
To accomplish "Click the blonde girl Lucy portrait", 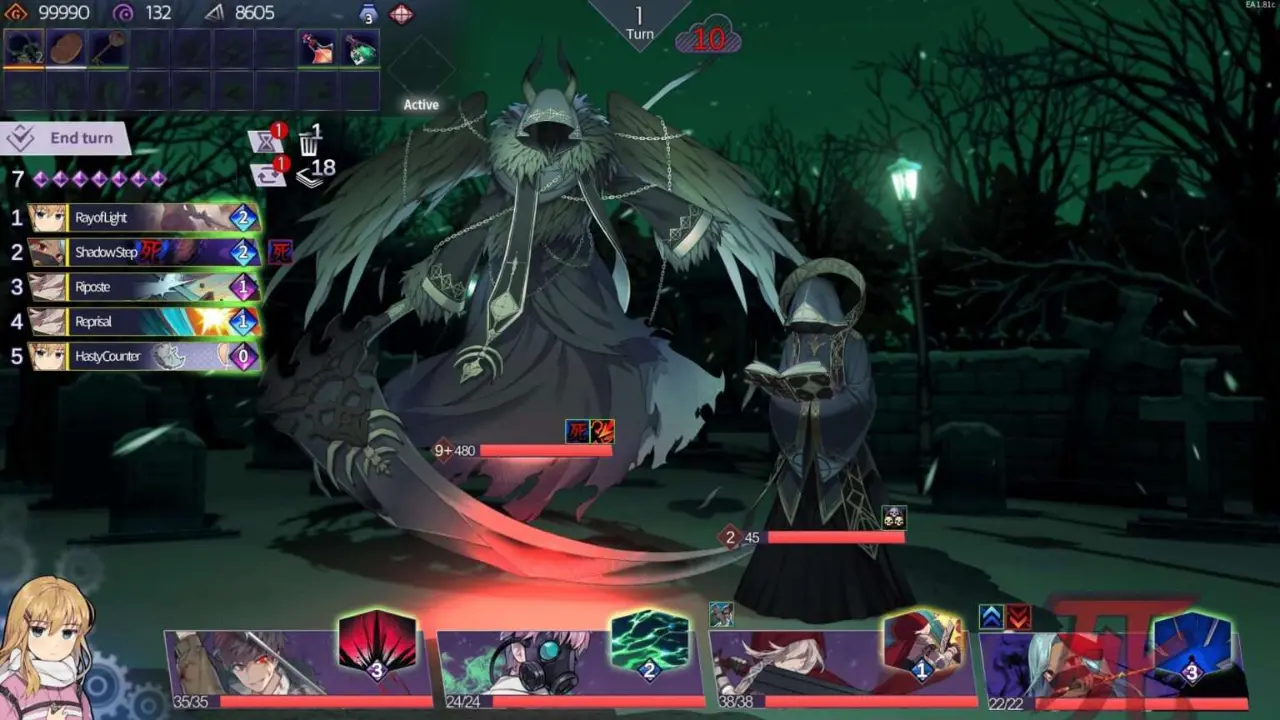I will pyautogui.click(x=47, y=650).
